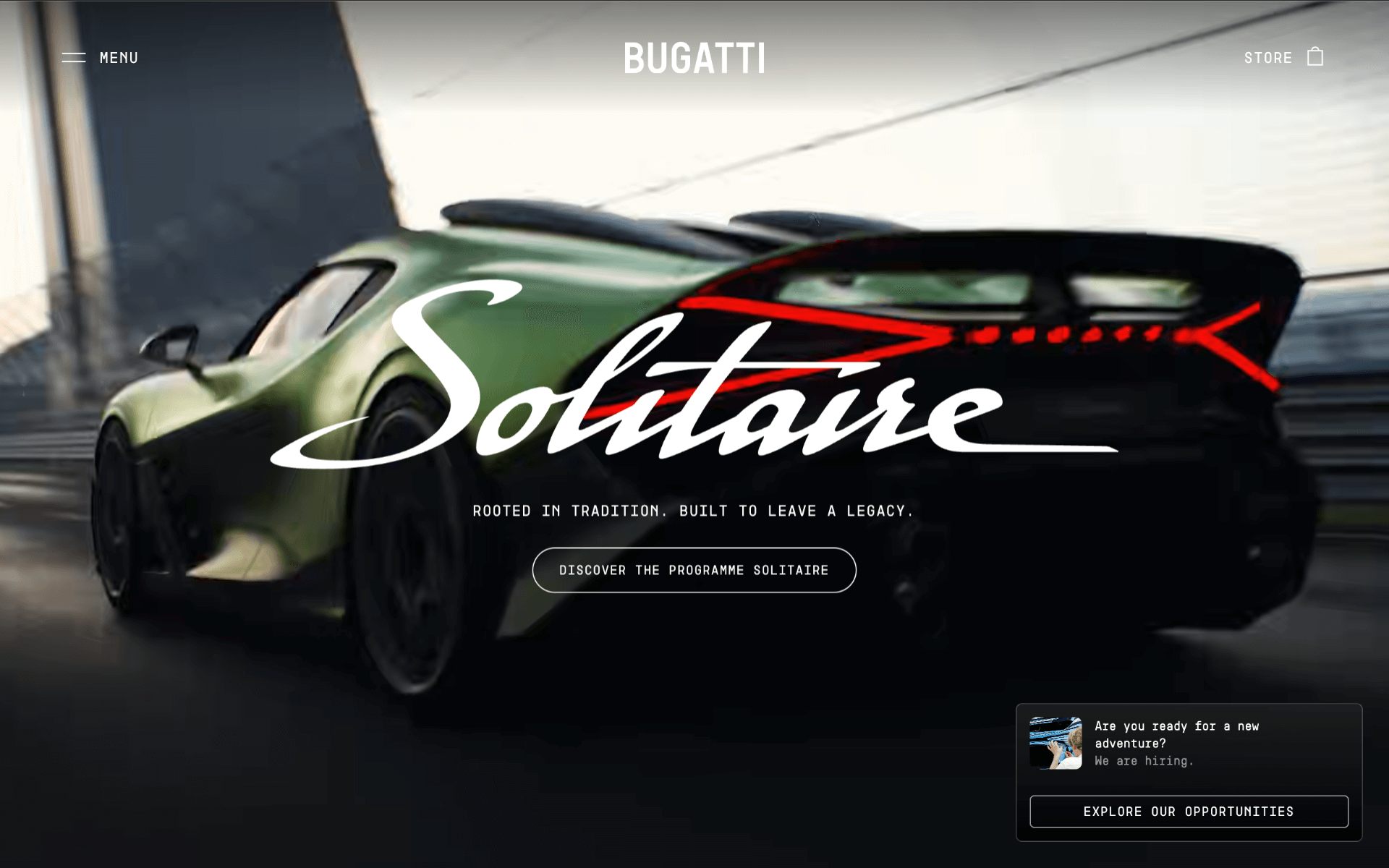The width and height of the screenshot is (1389, 868).
Task: Click STORE in the top navigation bar
Action: pos(1269,58)
